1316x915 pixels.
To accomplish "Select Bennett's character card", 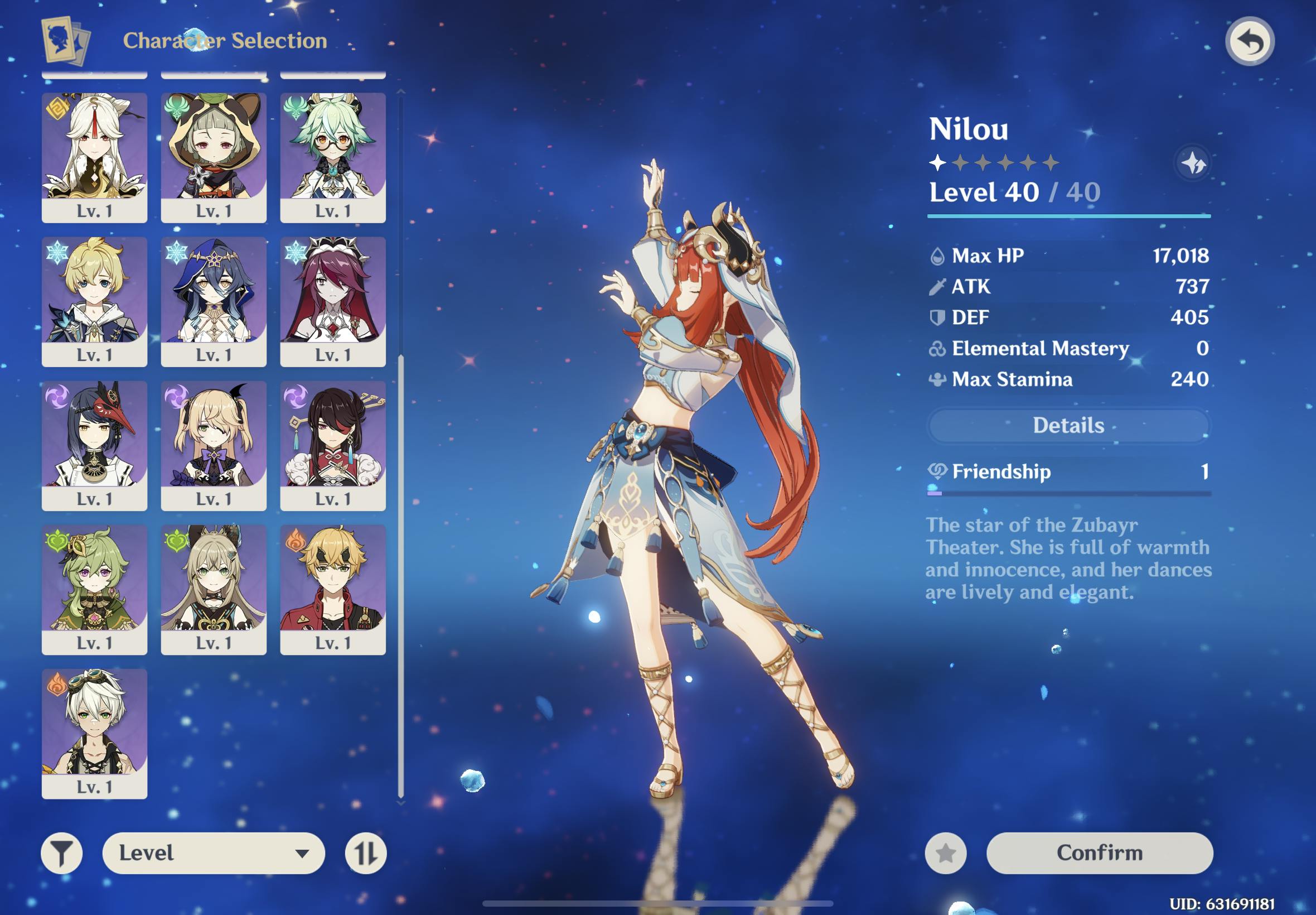I will (x=95, y=733).
